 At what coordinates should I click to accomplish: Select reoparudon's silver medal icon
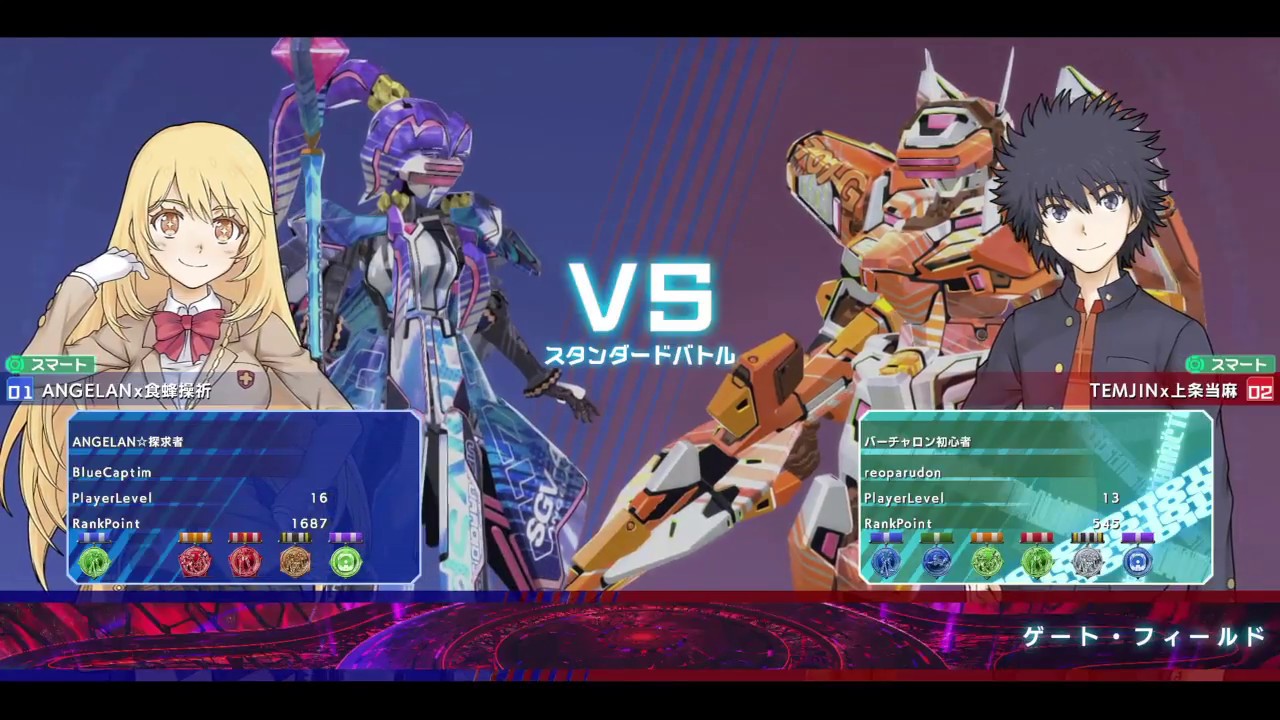point(1086,562)
